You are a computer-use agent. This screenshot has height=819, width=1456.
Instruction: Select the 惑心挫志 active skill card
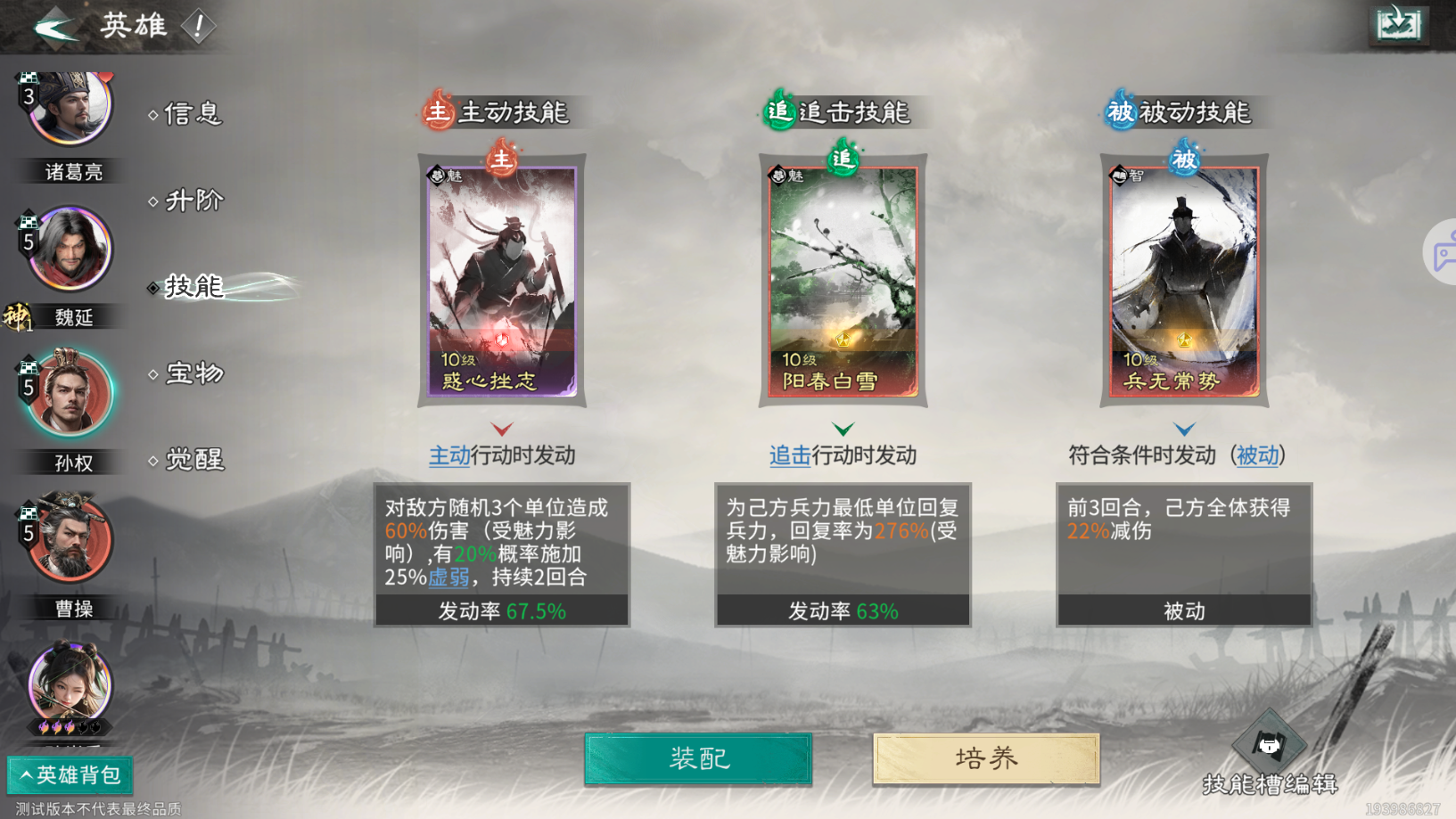pos(501,281)
